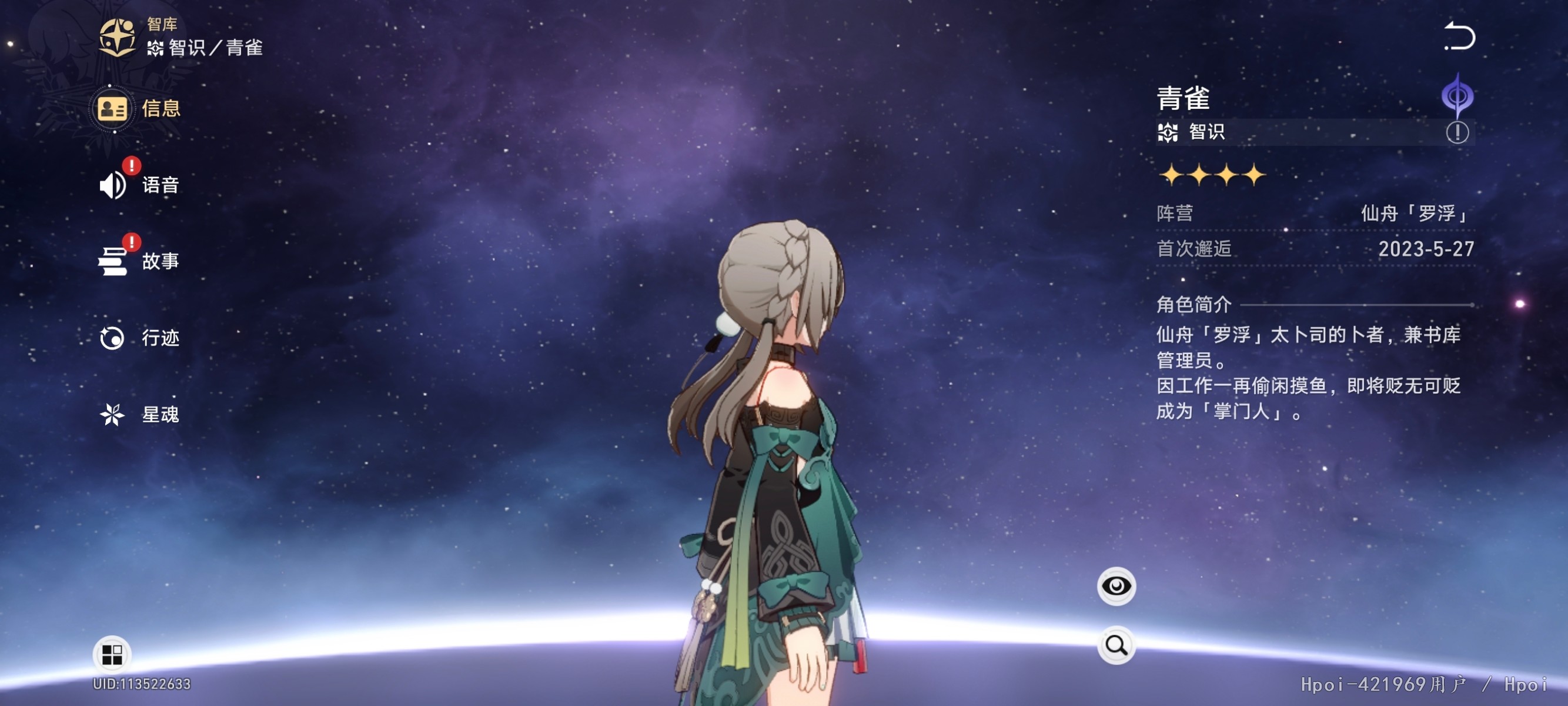Activate the magnifying glass zoom button
The width and height of the screenshot is (1568, 706).
tap(1116, 644)
